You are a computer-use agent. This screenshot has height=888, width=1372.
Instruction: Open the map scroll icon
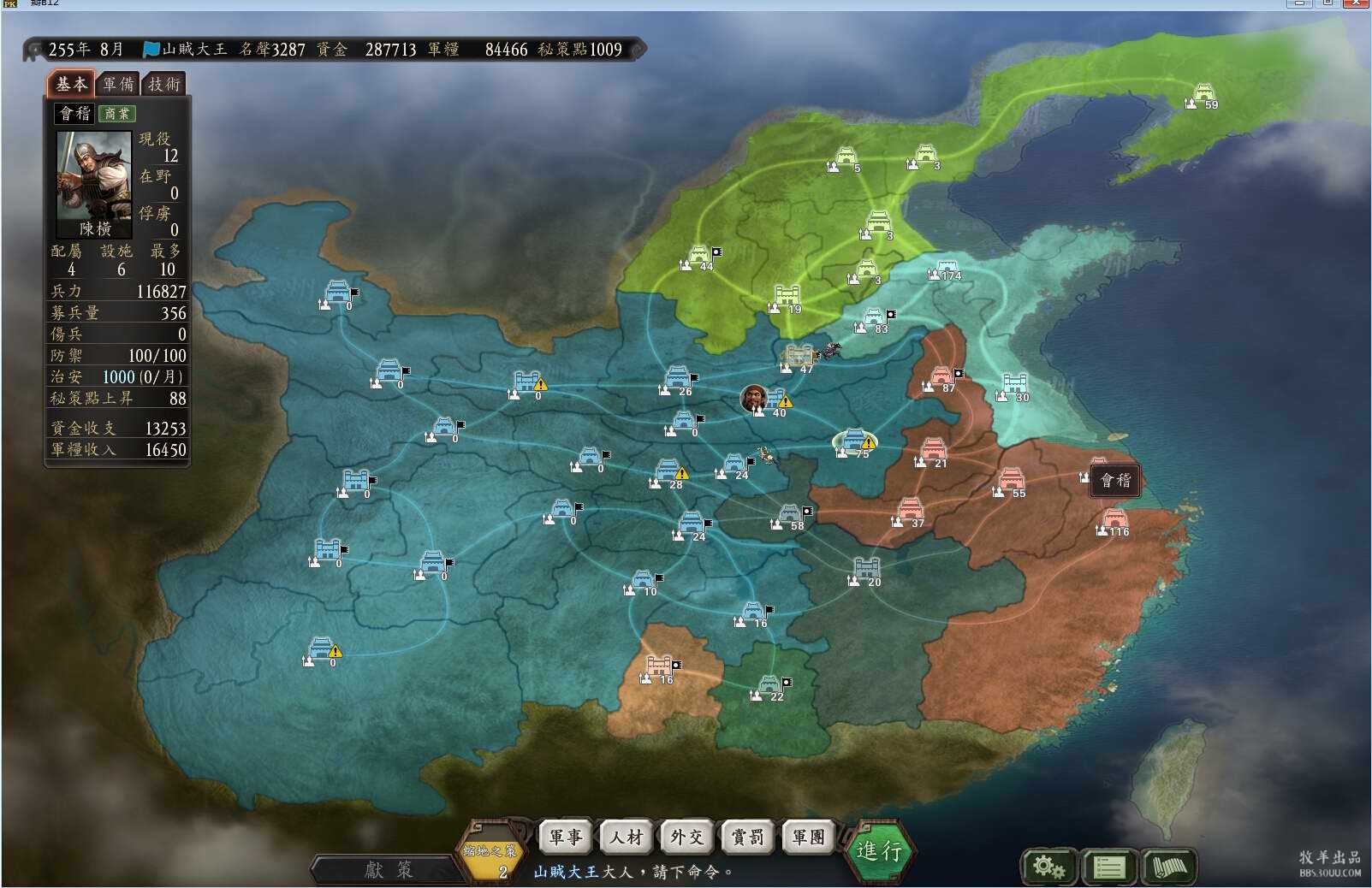click(x=1169, y=867)
